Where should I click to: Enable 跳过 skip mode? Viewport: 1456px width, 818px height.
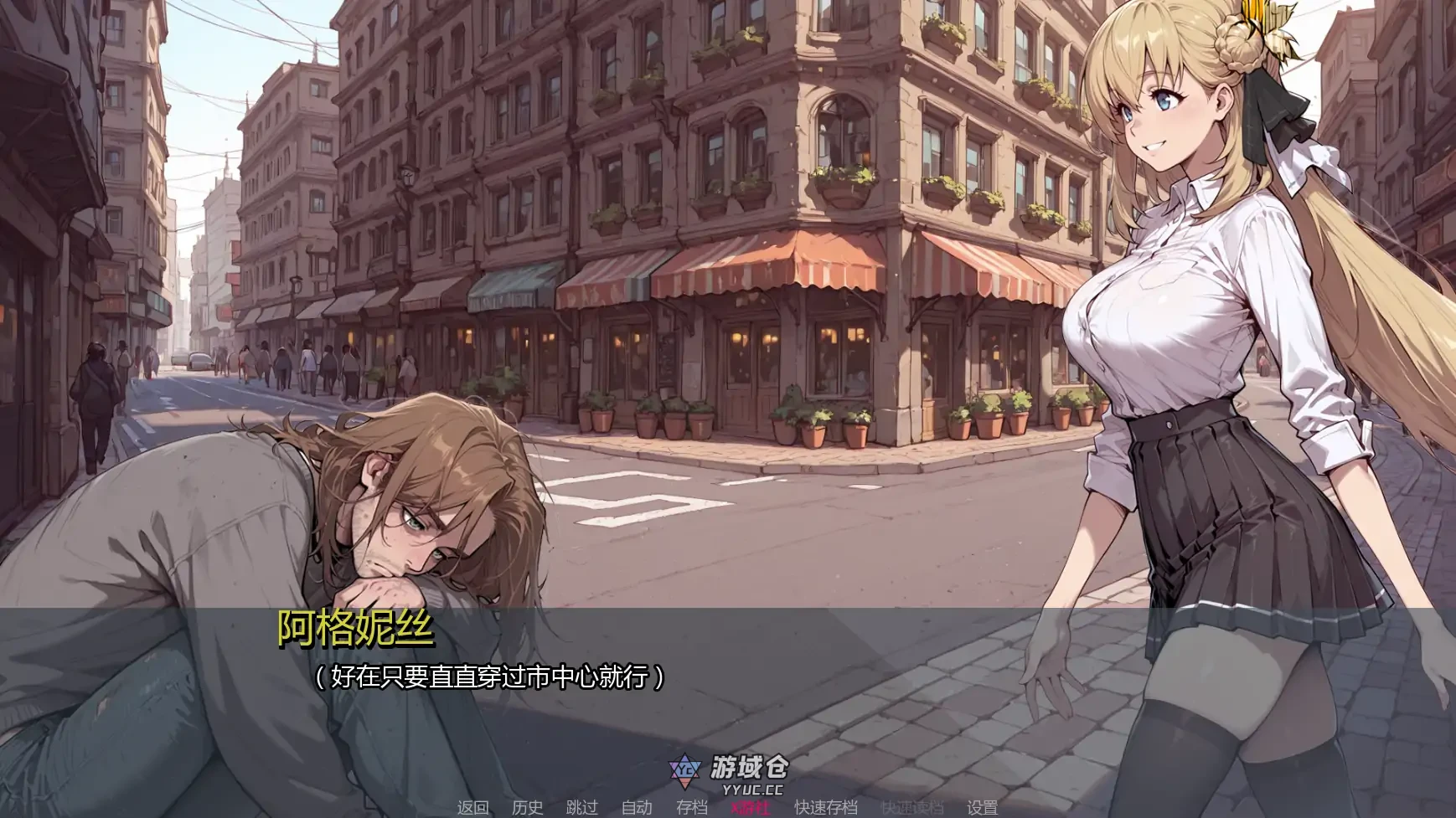[583, 809]
